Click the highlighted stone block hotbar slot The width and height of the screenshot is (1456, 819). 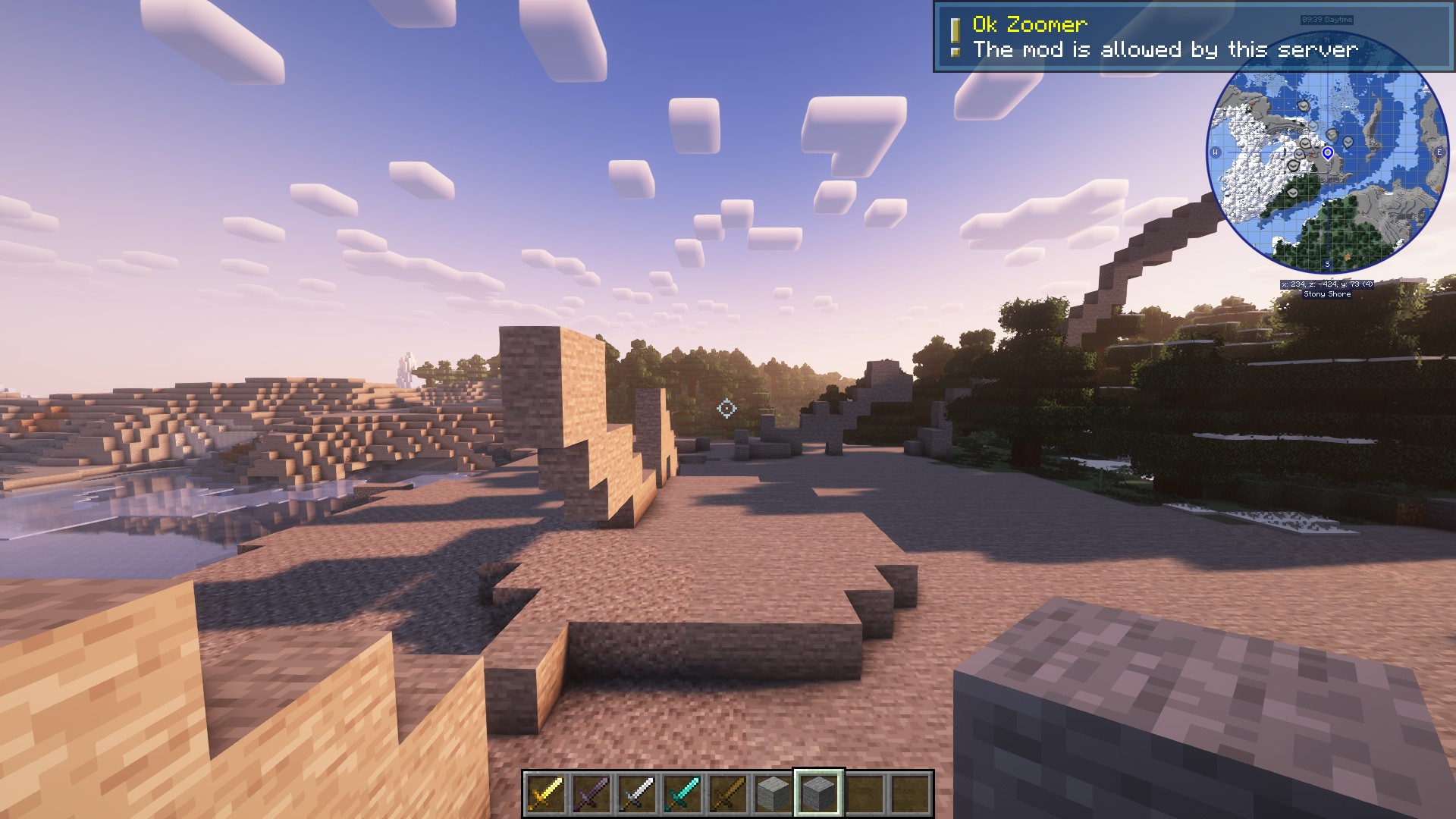pyautogui.click(x=819, y=794)
